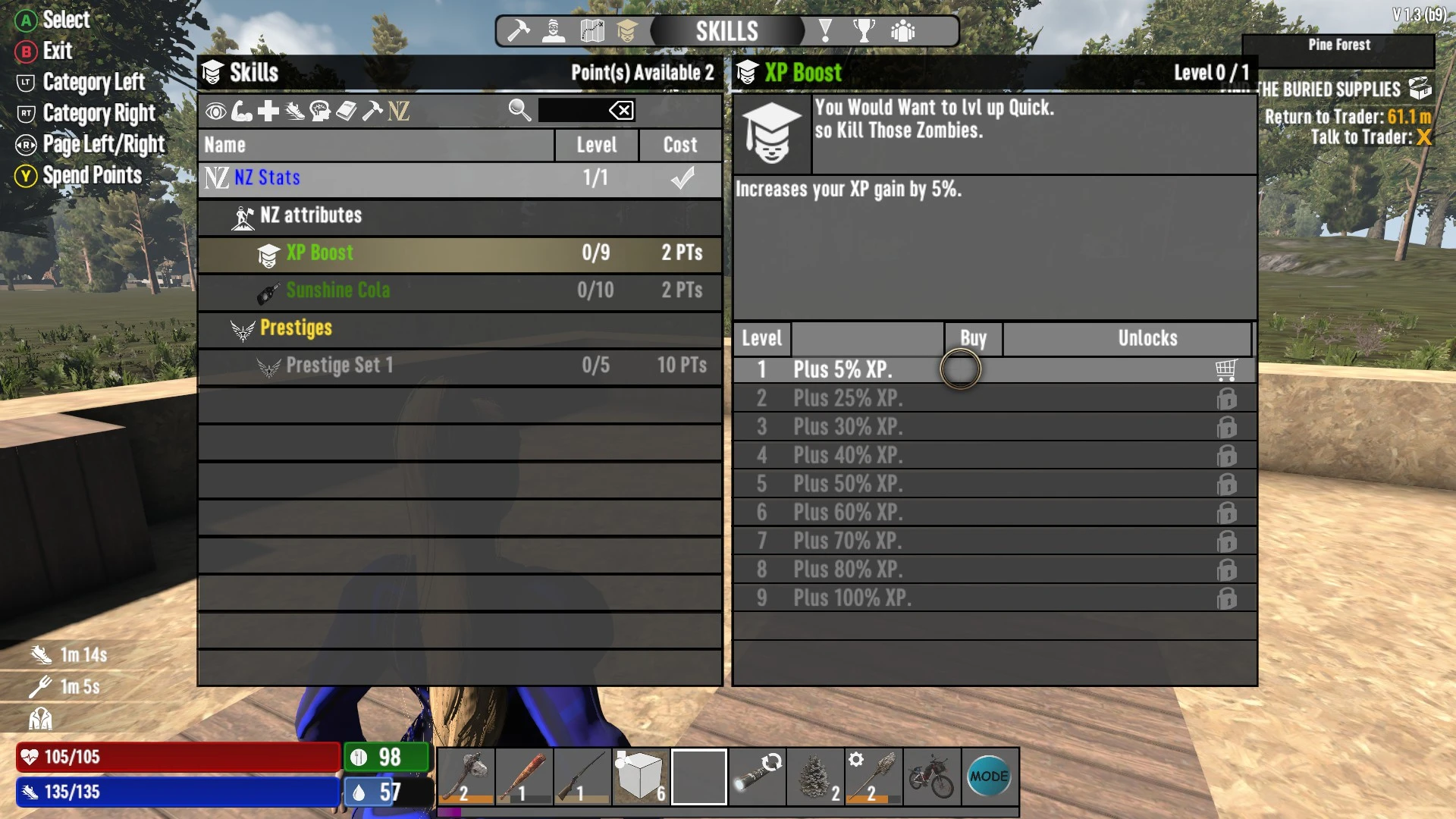Select the Strength muscle filter icon
Viewport: 1456px width, 819px height.
[x=243, y=111]
